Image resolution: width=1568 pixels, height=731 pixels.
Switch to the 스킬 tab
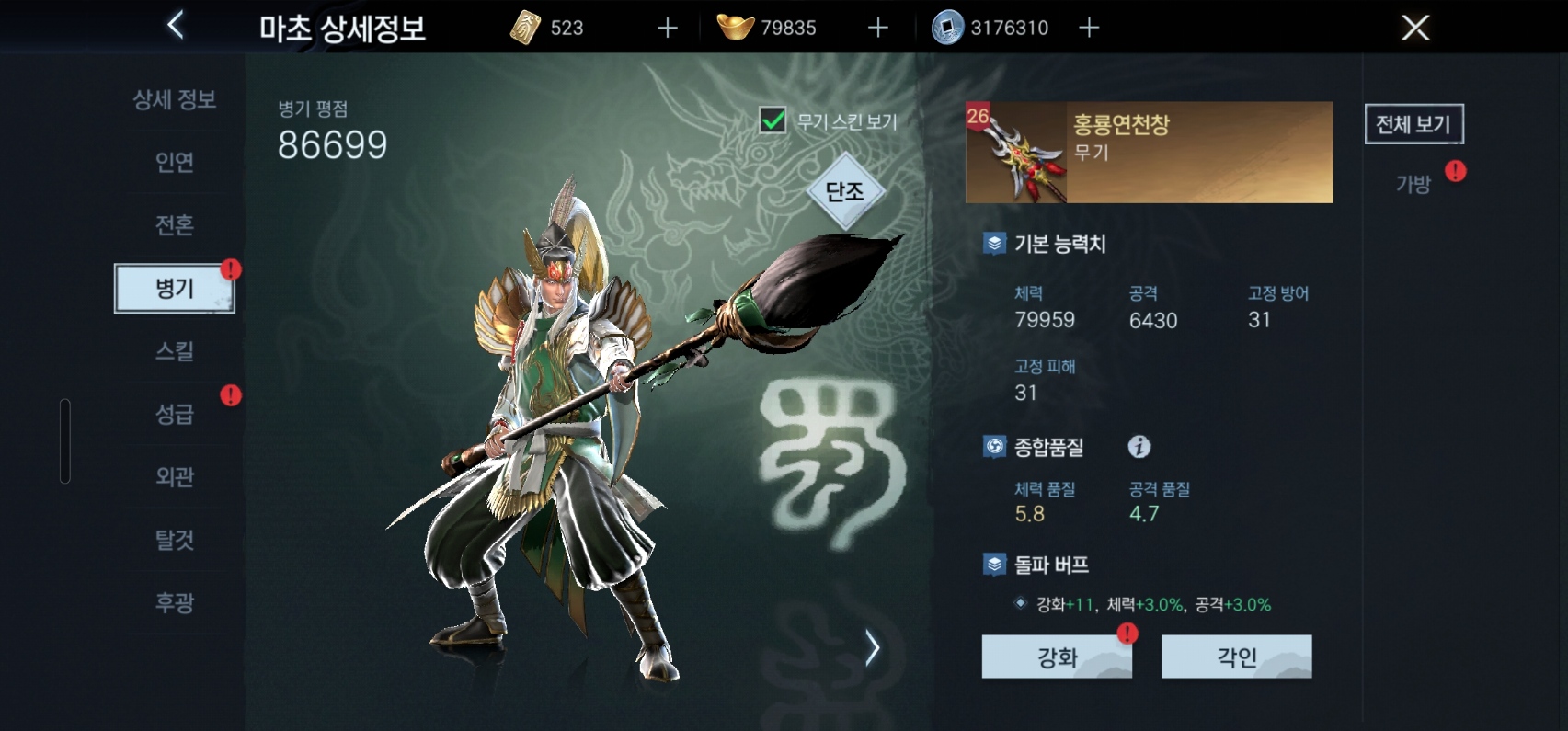coord(174,350)
